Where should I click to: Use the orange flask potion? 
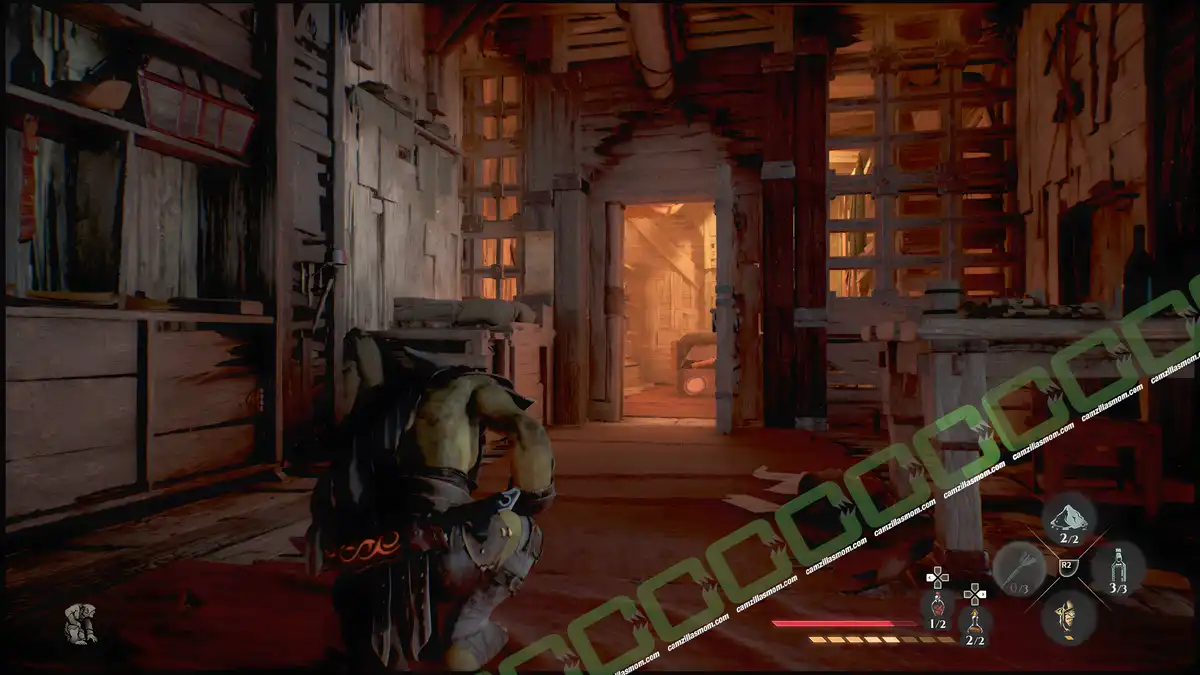click(974, 621)
